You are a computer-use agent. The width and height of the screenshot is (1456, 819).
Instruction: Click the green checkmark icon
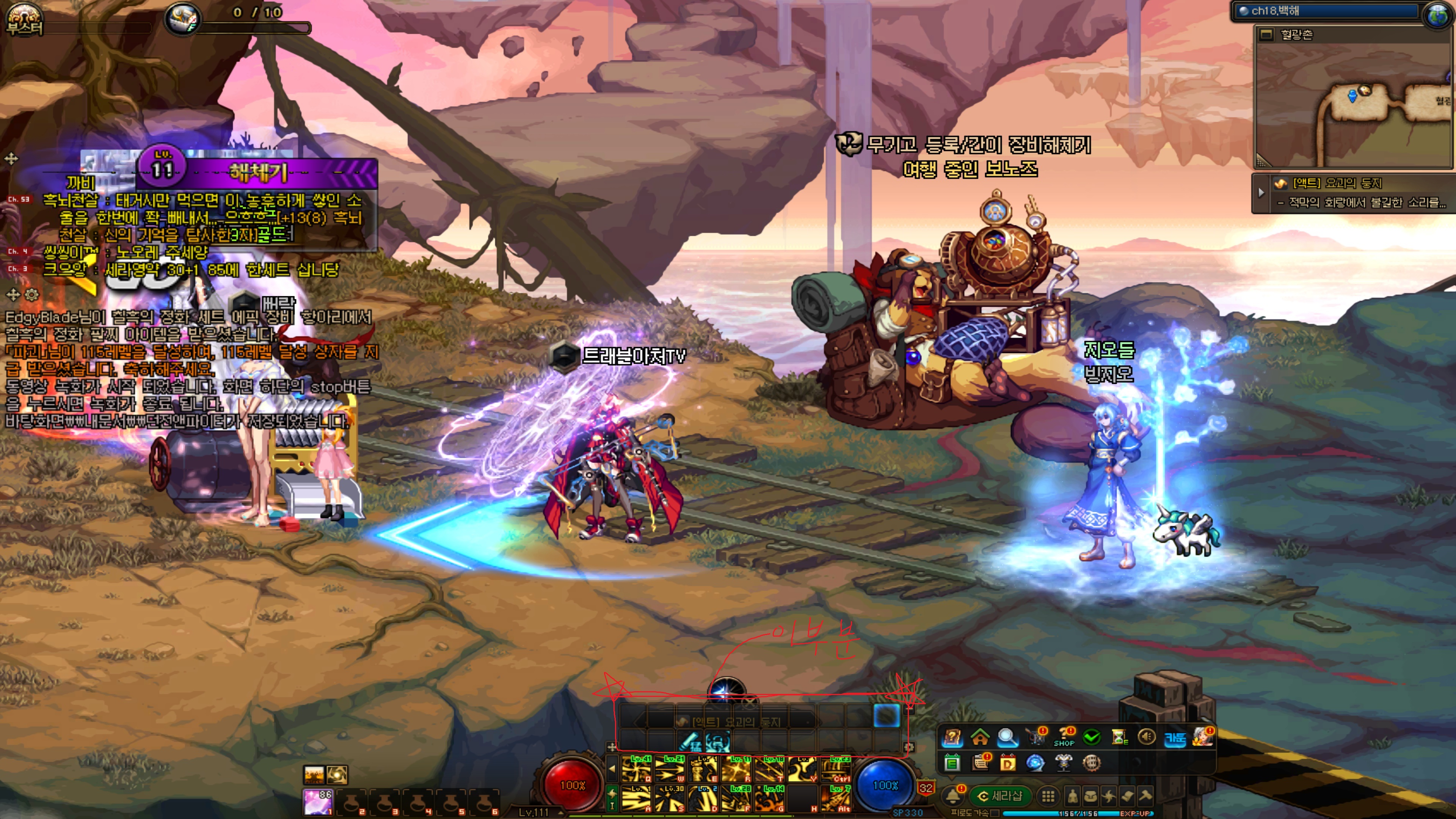[1092, 737]
